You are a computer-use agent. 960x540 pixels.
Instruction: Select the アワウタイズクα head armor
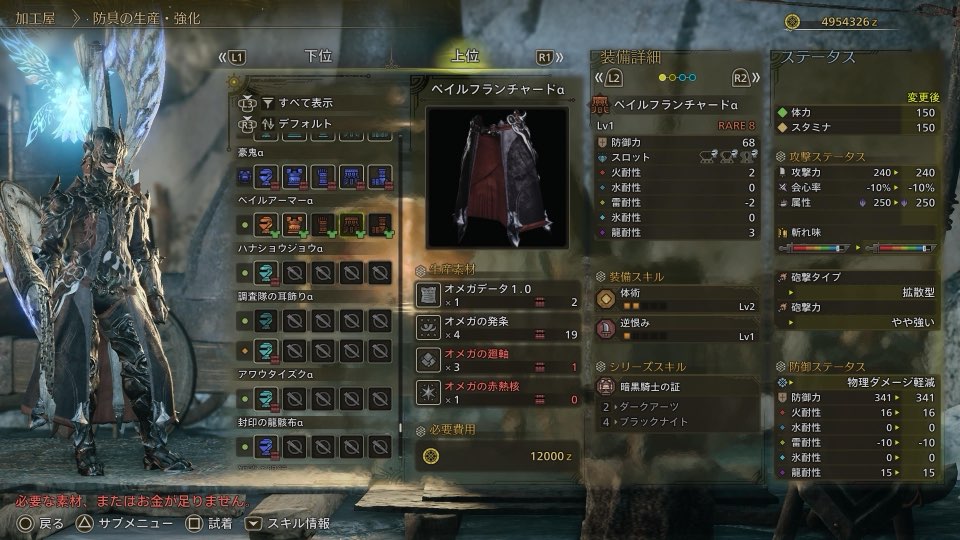pyautogui.click(x=265, y=397)
